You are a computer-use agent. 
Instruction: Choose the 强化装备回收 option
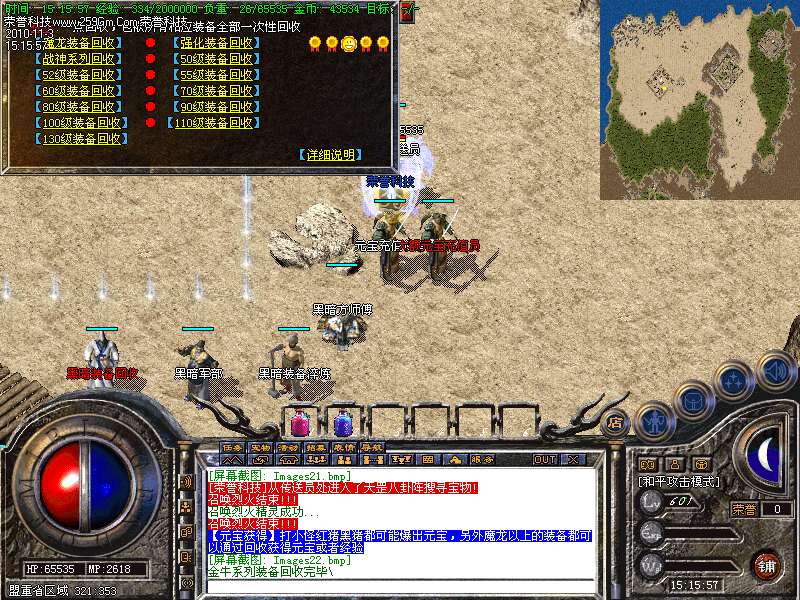pyautogui.click(x=216, y=43)
